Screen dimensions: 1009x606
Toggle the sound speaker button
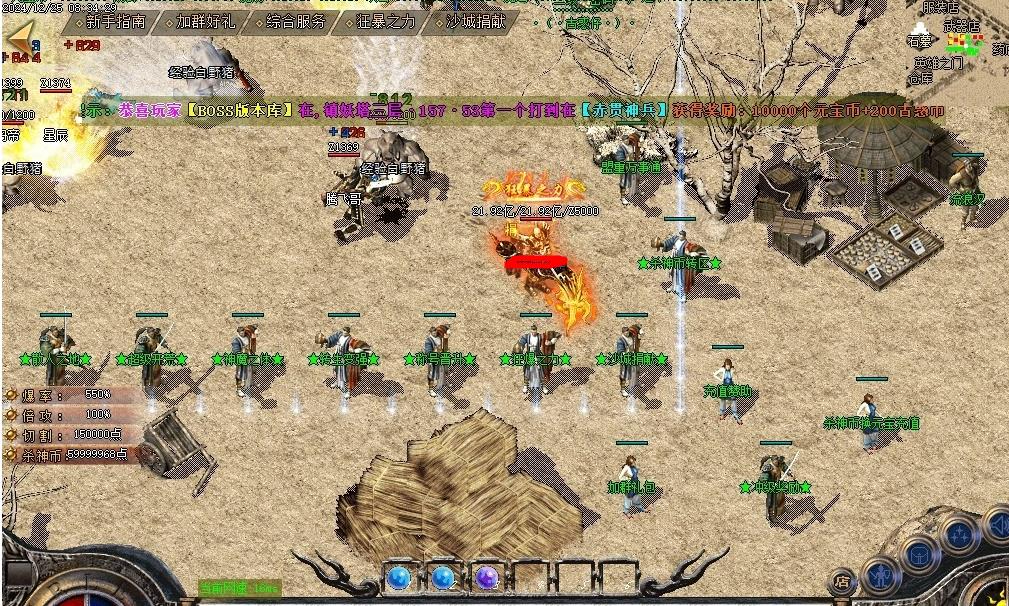pos(997,524)
